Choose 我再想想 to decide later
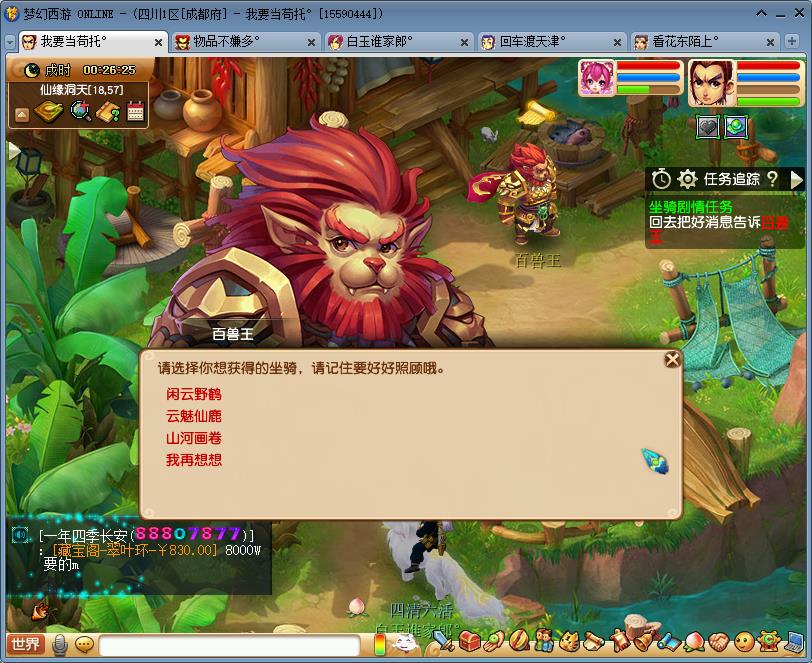Image resolution: width=812 pixels, height=663 pixels. click(x=194, y=460)
